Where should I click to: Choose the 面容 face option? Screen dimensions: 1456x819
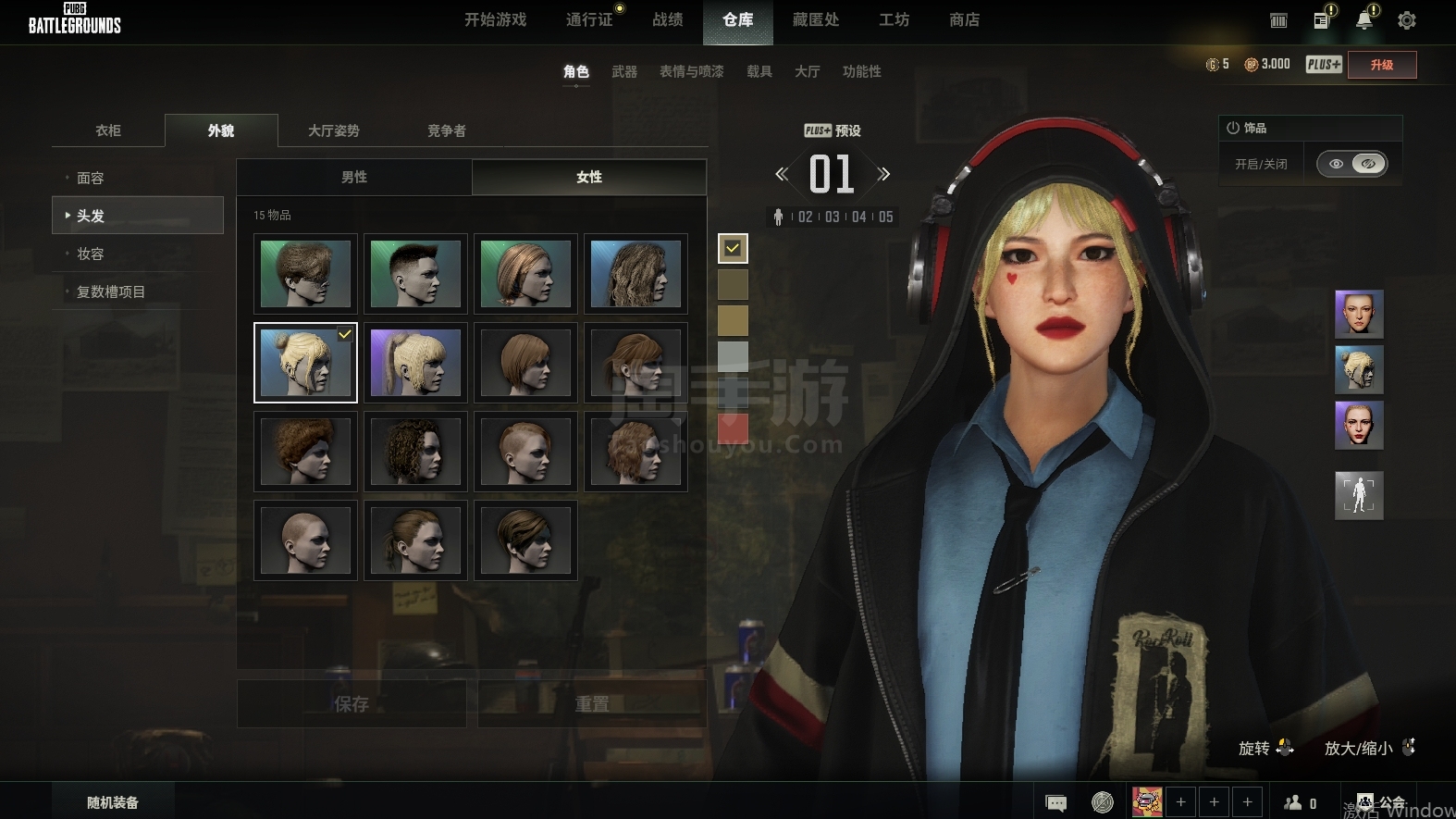pyautogui.click(x=91, y=178)
